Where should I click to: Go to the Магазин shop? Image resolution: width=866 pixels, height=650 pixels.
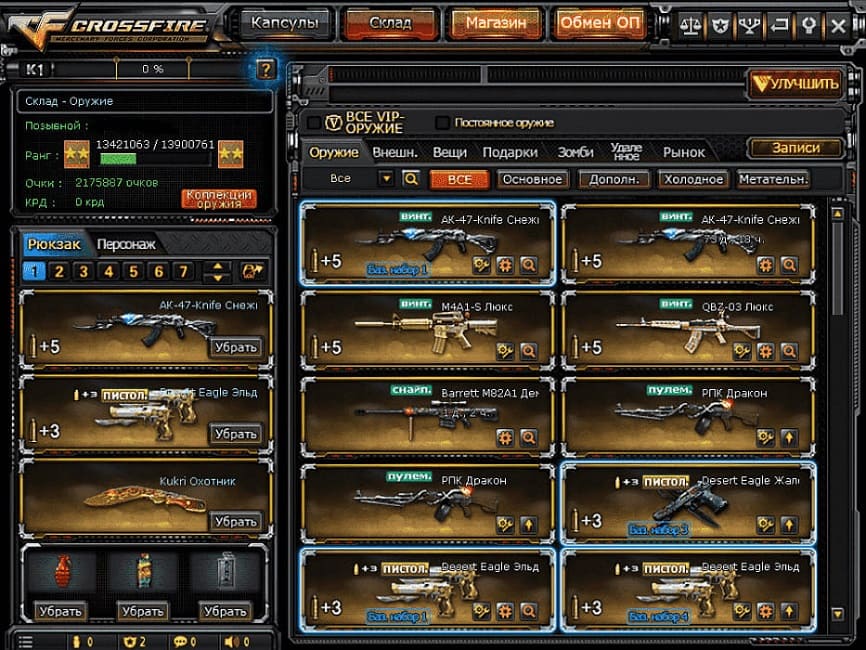496,22
